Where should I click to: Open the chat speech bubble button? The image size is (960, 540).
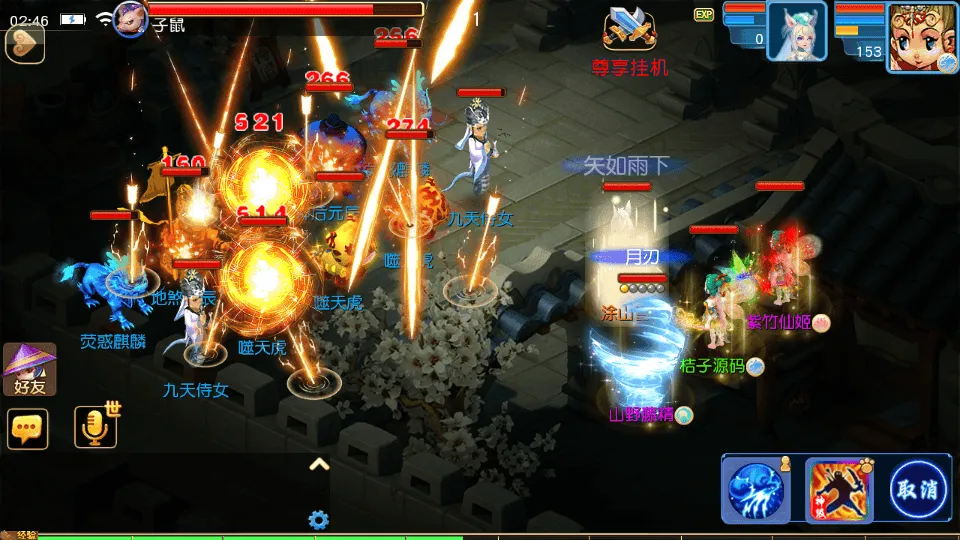tap(27, 428)
